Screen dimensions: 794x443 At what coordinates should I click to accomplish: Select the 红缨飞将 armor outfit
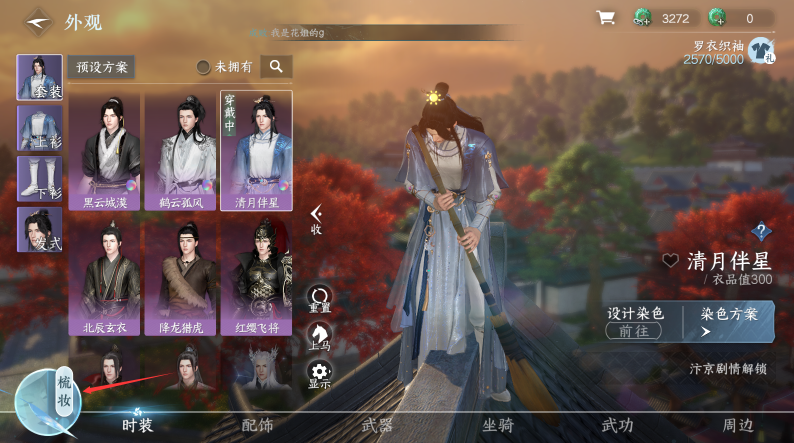point(256,278)
